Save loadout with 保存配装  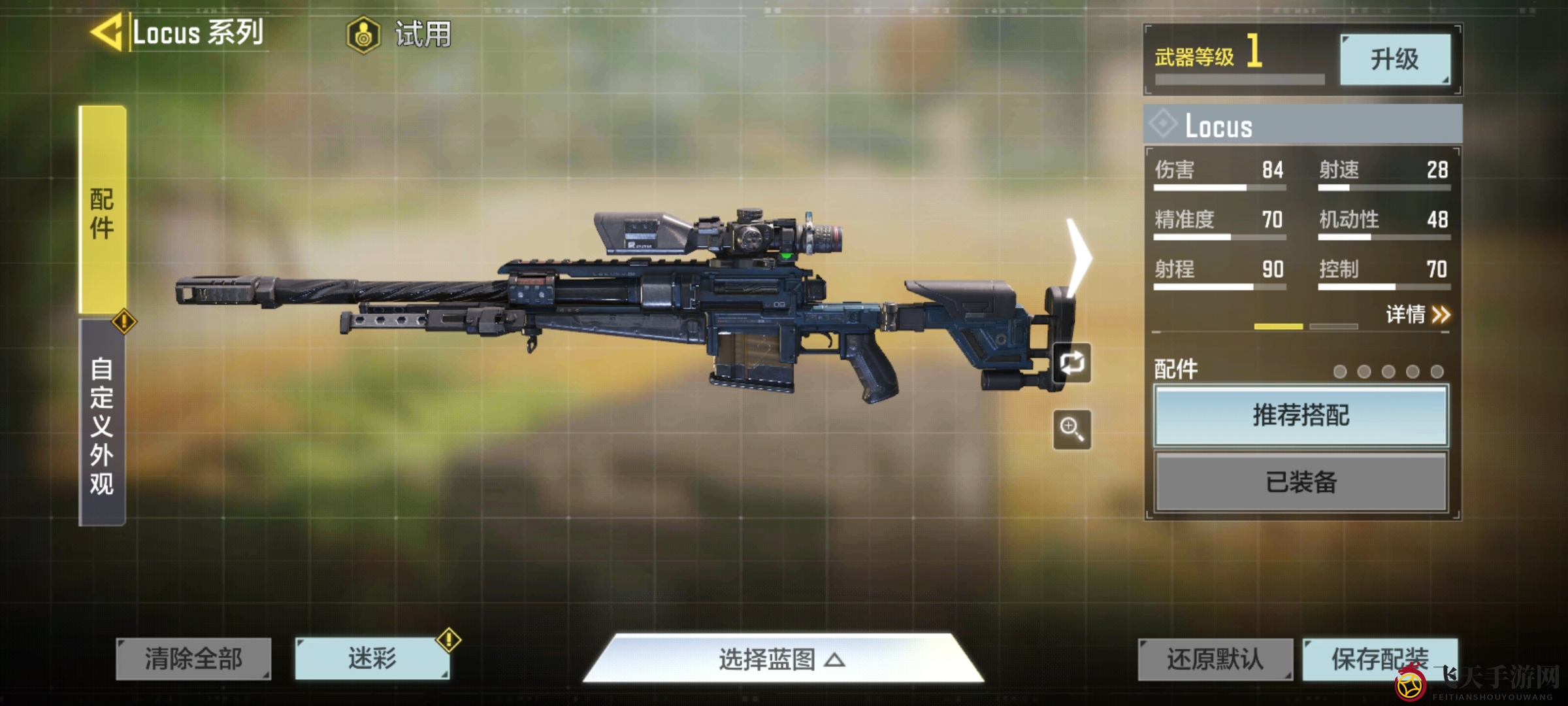pos(1379,659)
